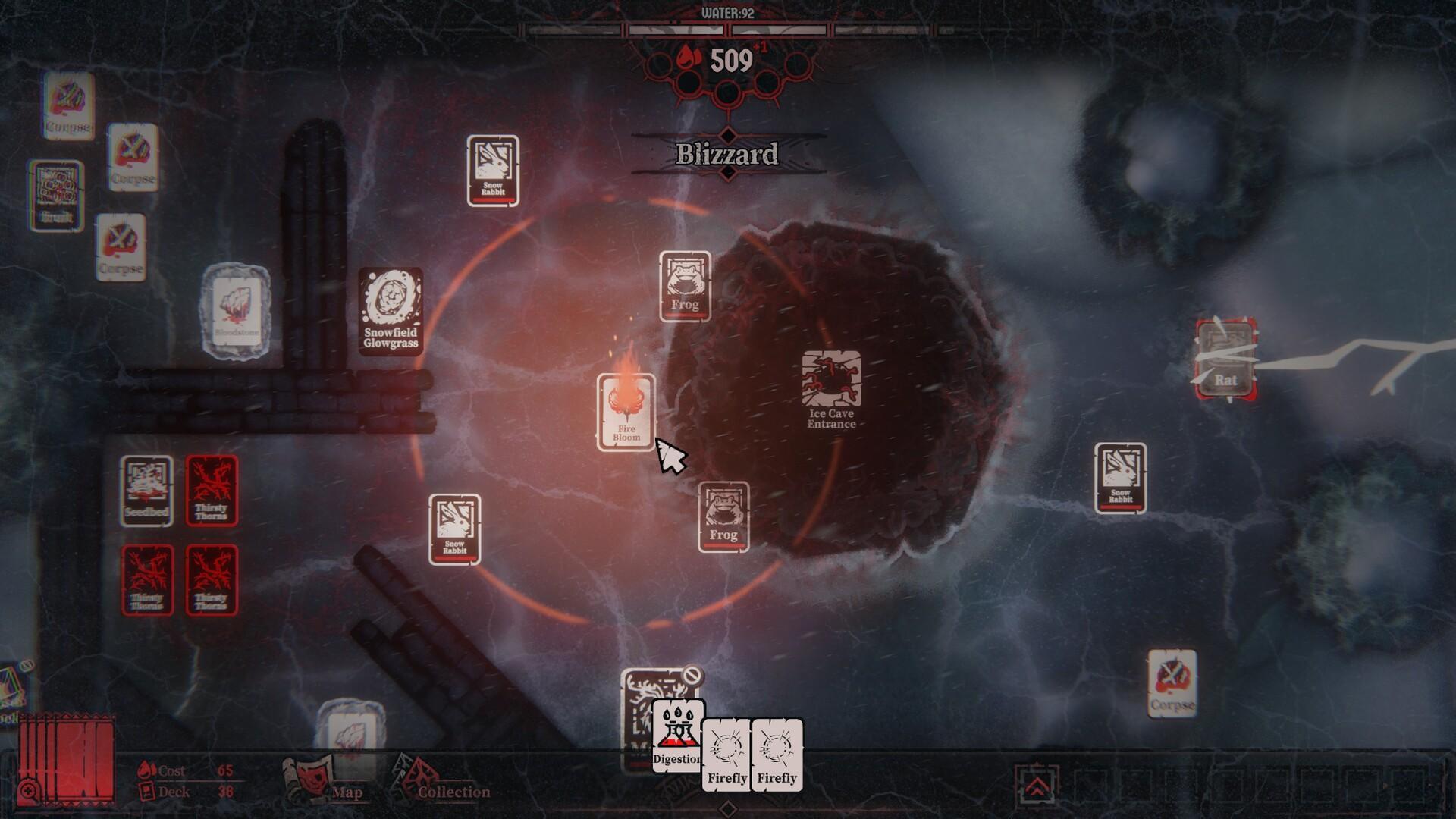Select the Fire Bloom card
Viewport: 1456px width, 819px height.
pyautogui.click(x=626, y=412)
